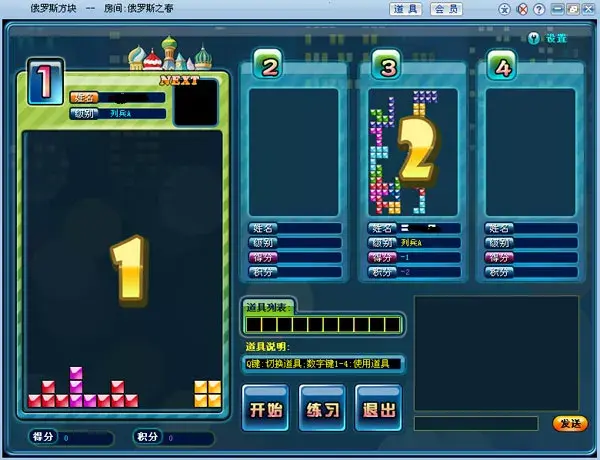Screen dimensions: 600x460
Task: Enter practice mode via 练习
Action: (x=322, y=409)
